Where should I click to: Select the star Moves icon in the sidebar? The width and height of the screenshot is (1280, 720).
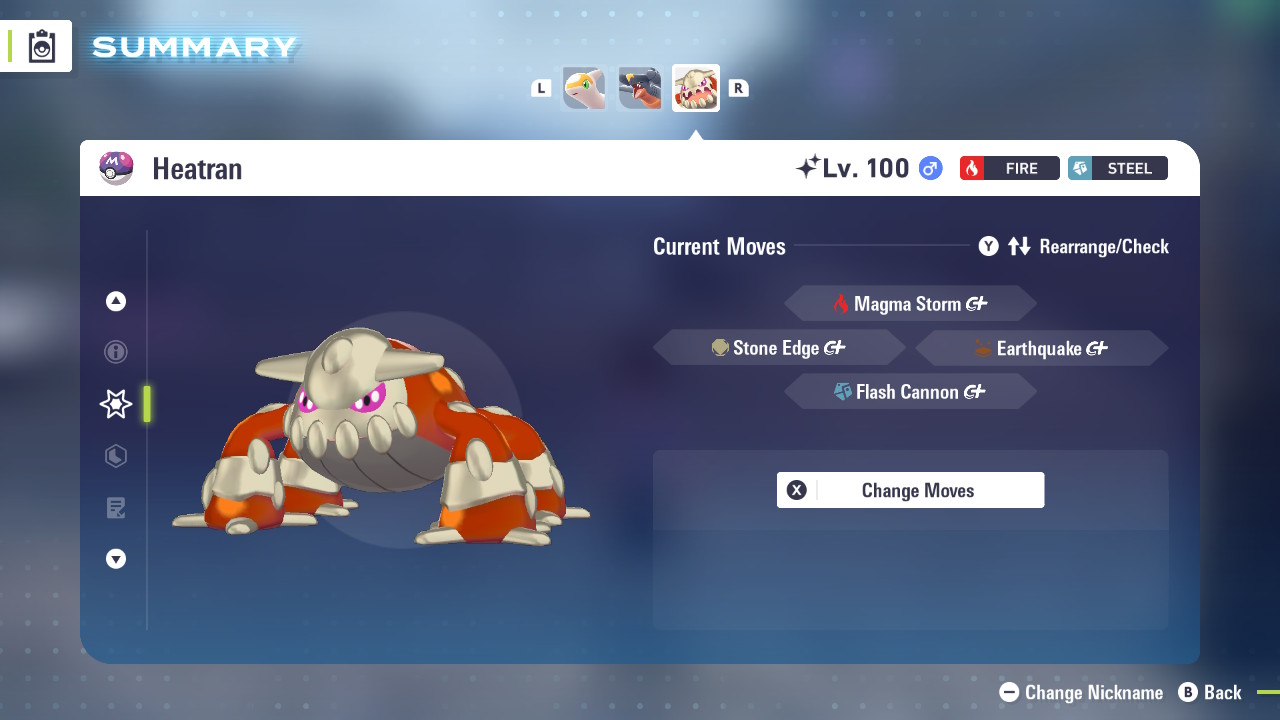115,404
